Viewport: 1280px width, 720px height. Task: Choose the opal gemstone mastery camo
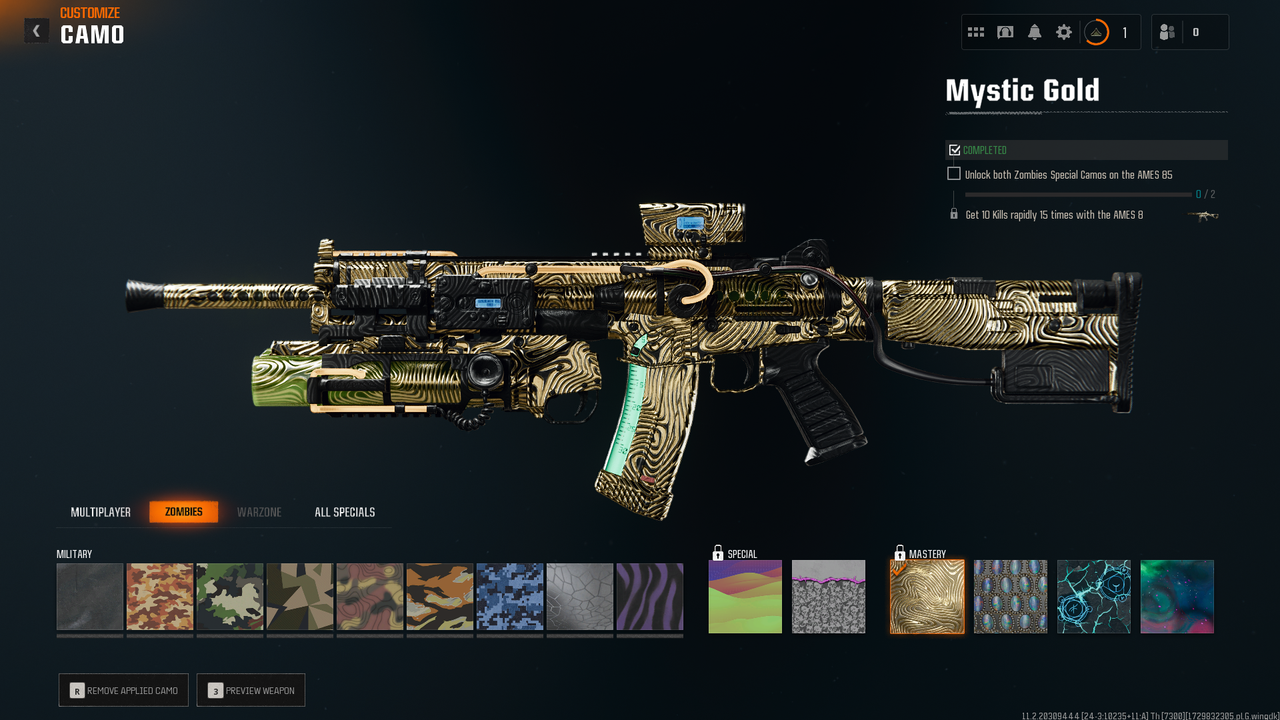click(x=1011, y=596)
